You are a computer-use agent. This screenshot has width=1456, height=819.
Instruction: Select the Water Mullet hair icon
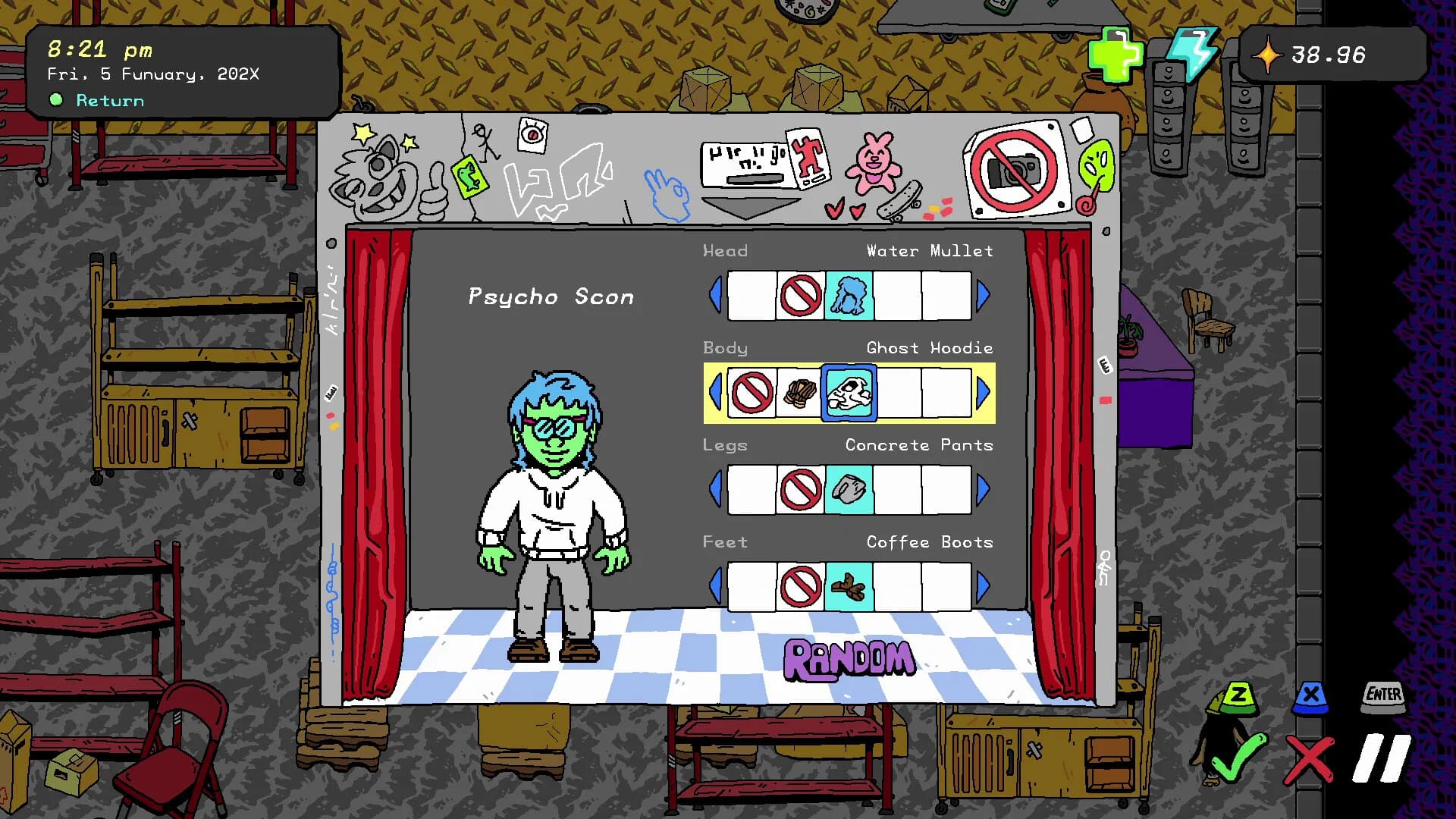[849, 296]
